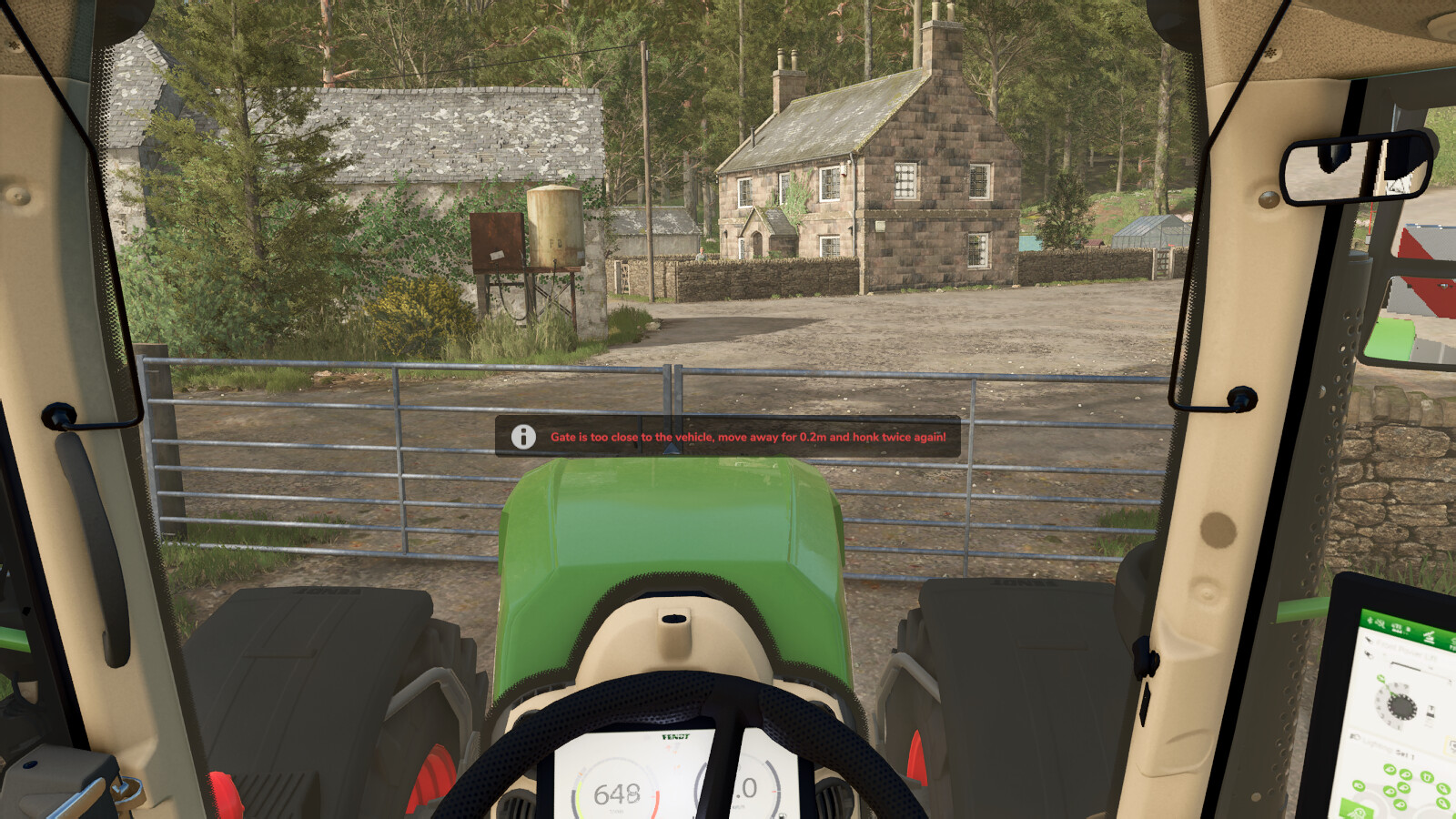Toggle the left work light on the tablet
Image resolution: width=1456 pixels, height=819 pixels.
point(1360,785)
